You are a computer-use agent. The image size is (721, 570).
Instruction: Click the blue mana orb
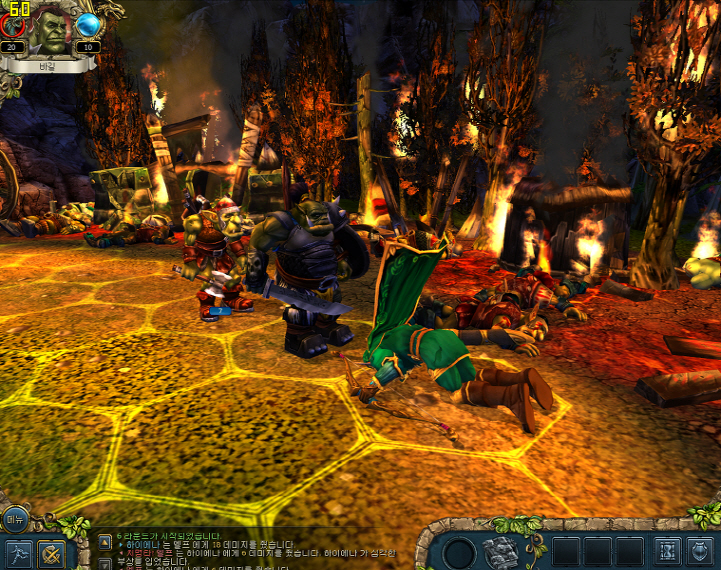point(88,25)
